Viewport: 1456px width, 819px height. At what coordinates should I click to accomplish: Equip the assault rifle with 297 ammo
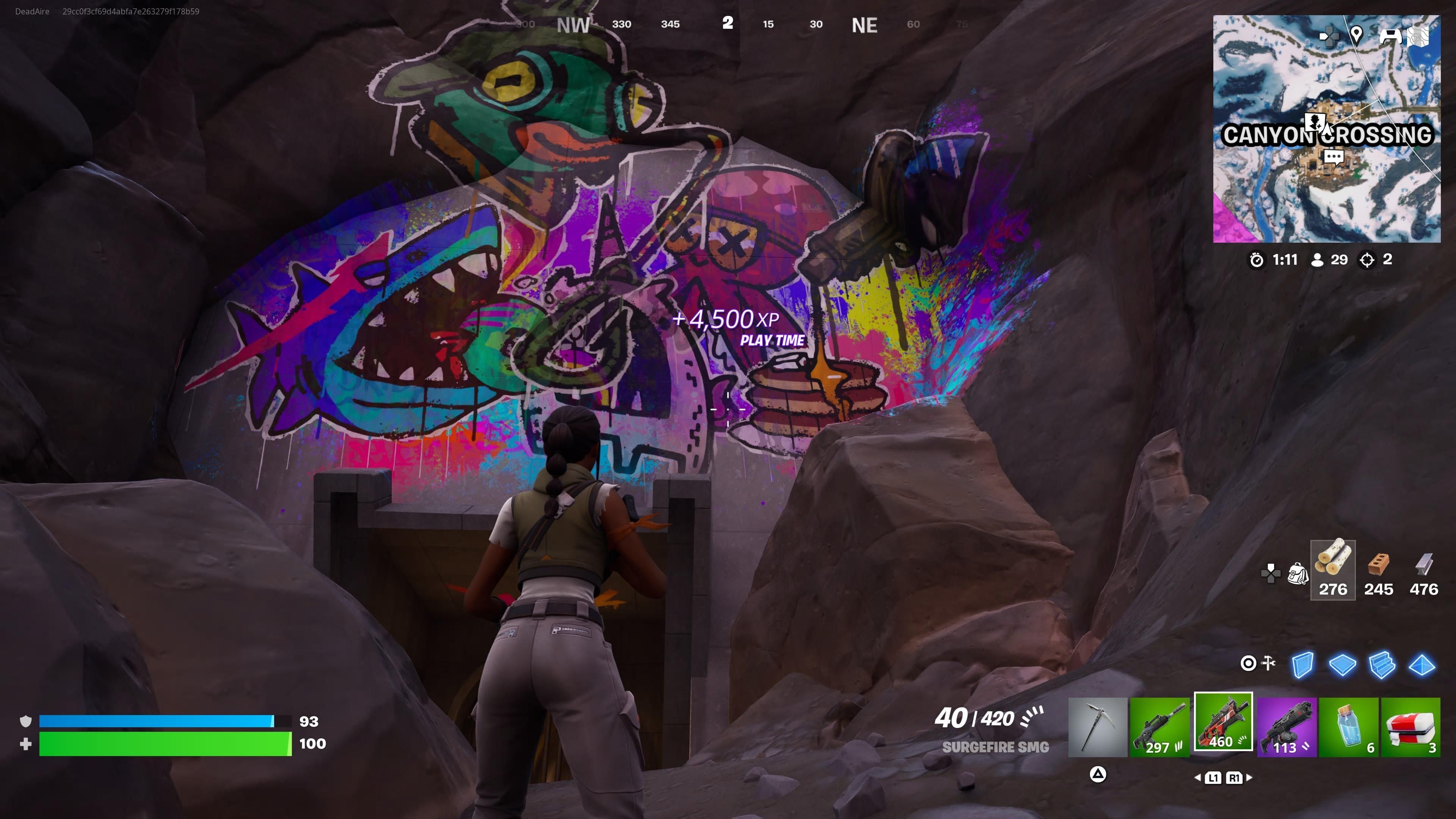click(1160, 726)
